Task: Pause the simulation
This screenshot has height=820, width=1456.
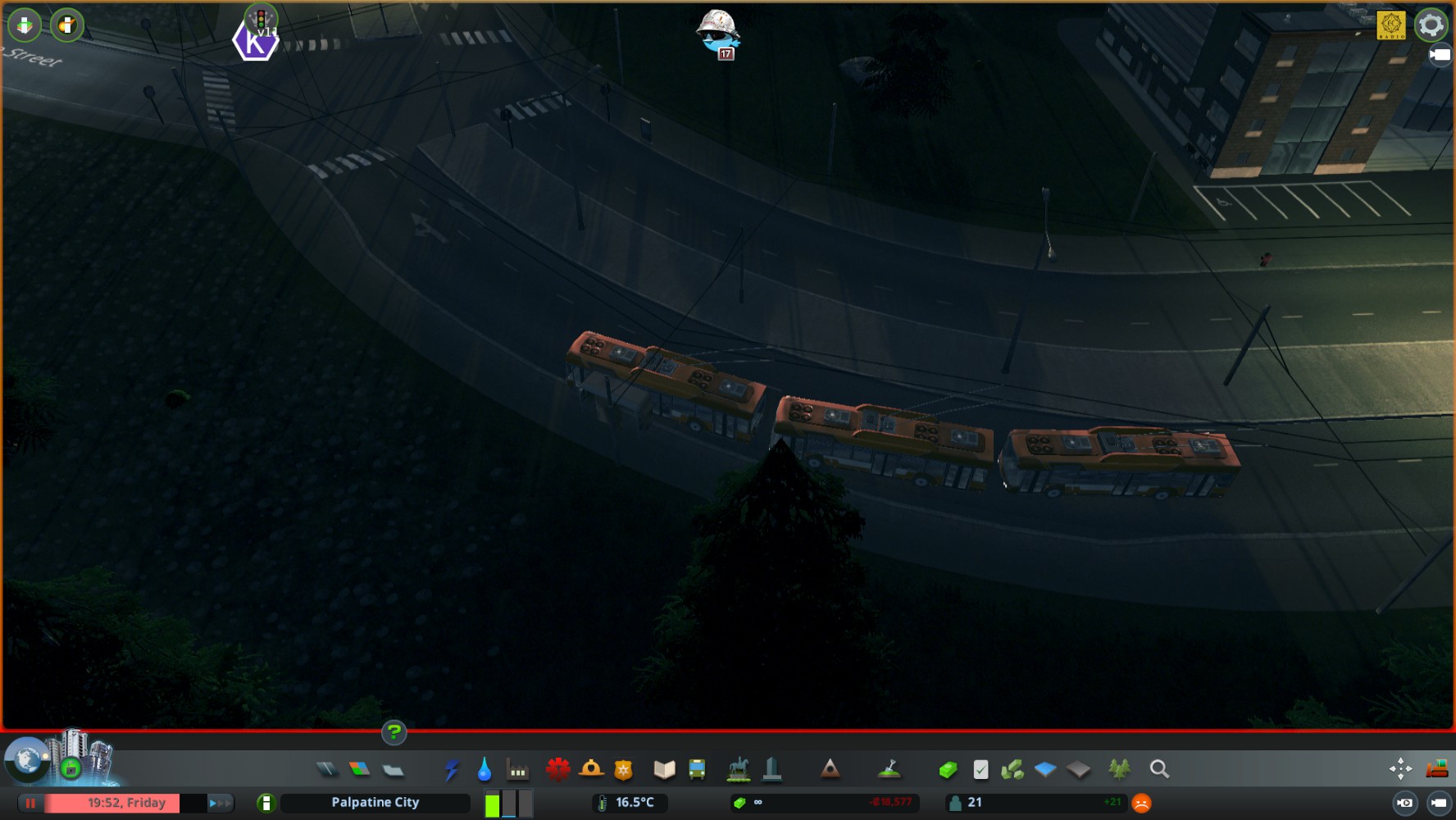Action: pyautogui.click(x=30, y=803)
